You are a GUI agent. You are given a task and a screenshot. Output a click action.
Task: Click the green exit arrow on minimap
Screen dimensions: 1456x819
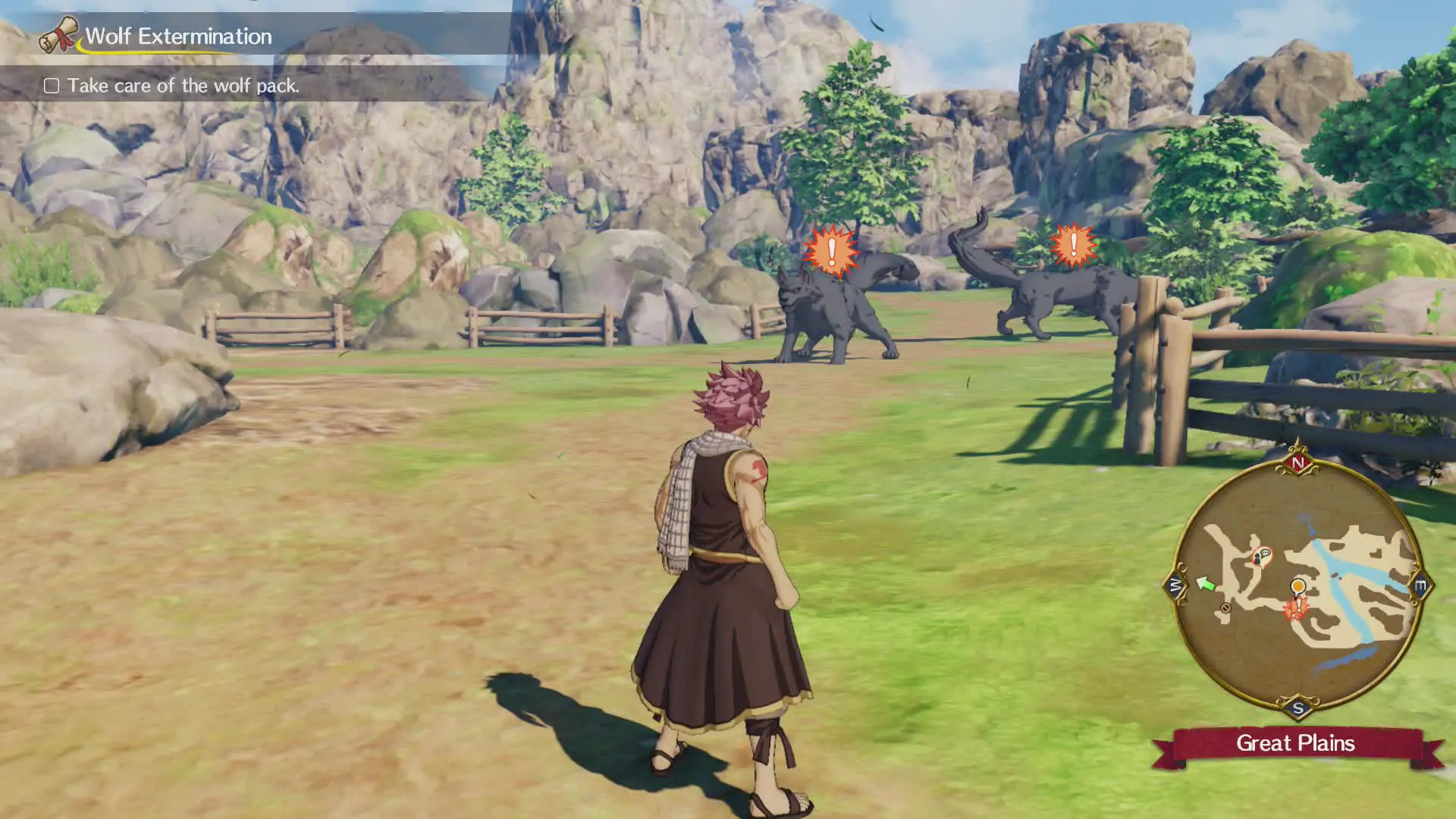[x=1205, y=583]
